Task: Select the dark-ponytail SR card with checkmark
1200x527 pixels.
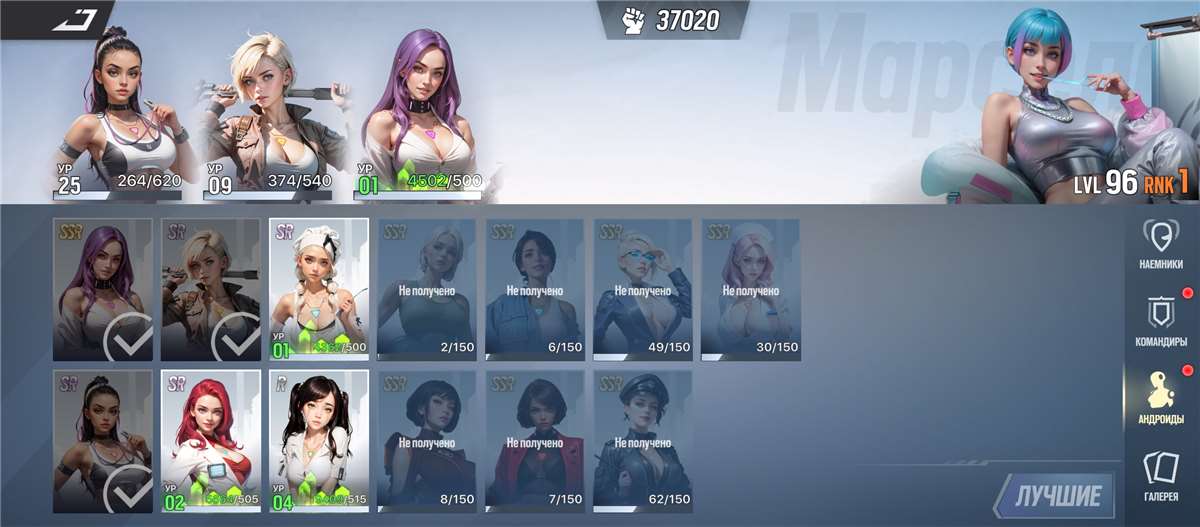Action: click(x=103, y=441)
